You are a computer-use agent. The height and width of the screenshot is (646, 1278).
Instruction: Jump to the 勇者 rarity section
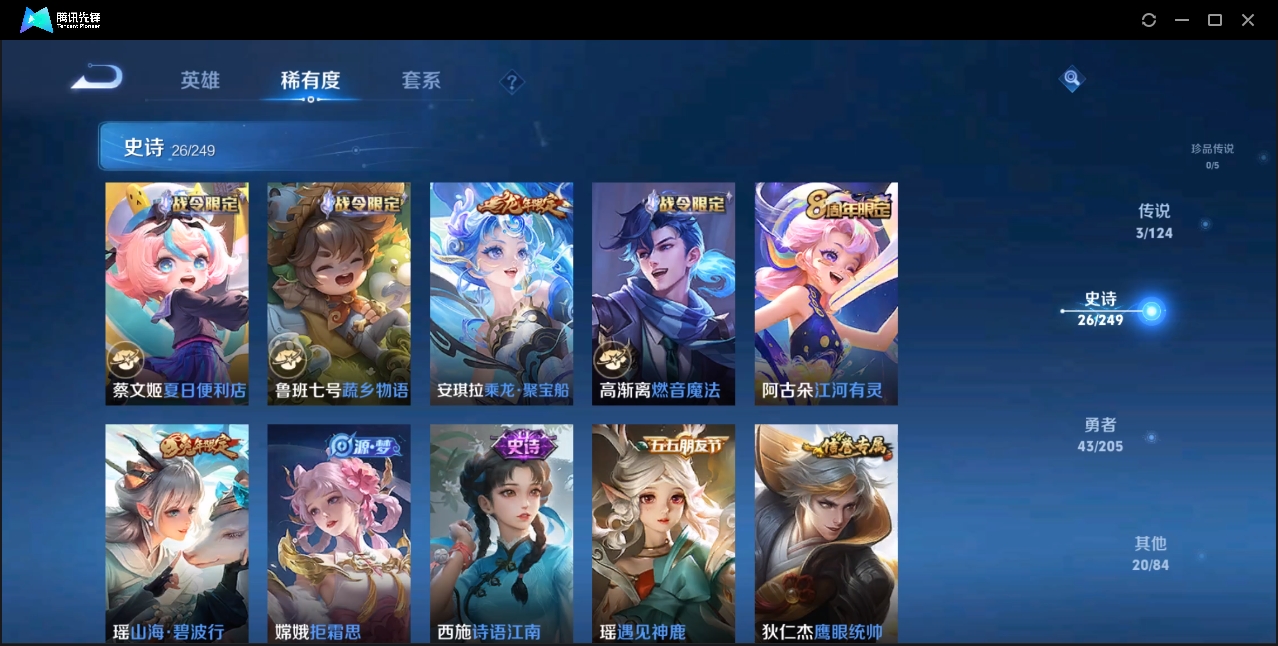click(x=1100, y=435)
